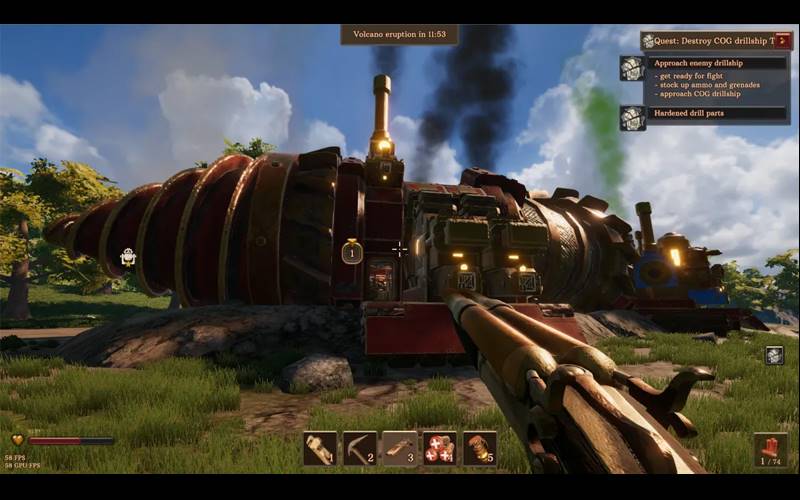Use the medkits in hotbar slot 4
This screenshot has height=500, width=800.
click(440, 448)
